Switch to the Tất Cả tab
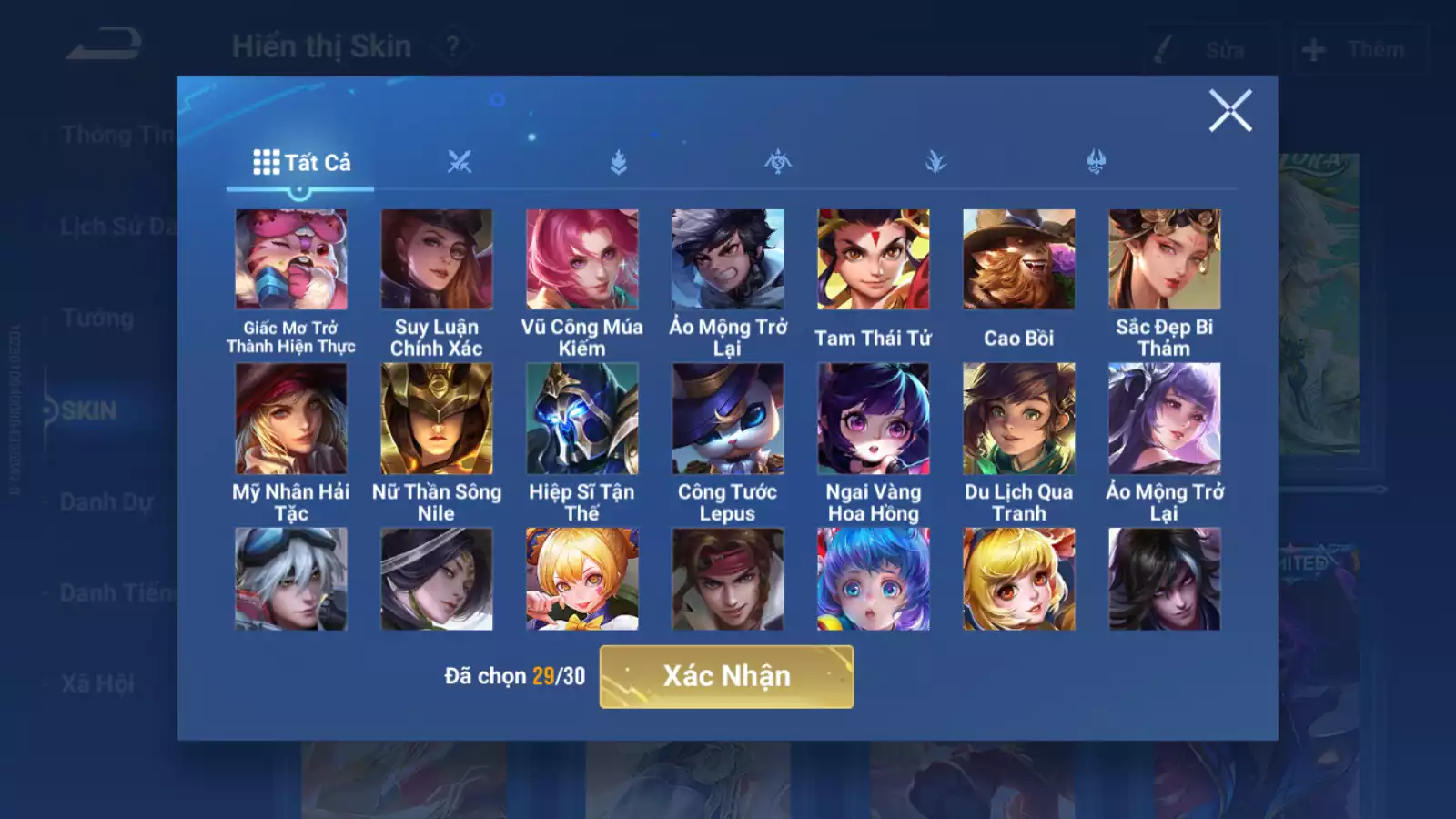The image size is (1456, 819). [x=300, y=163]
